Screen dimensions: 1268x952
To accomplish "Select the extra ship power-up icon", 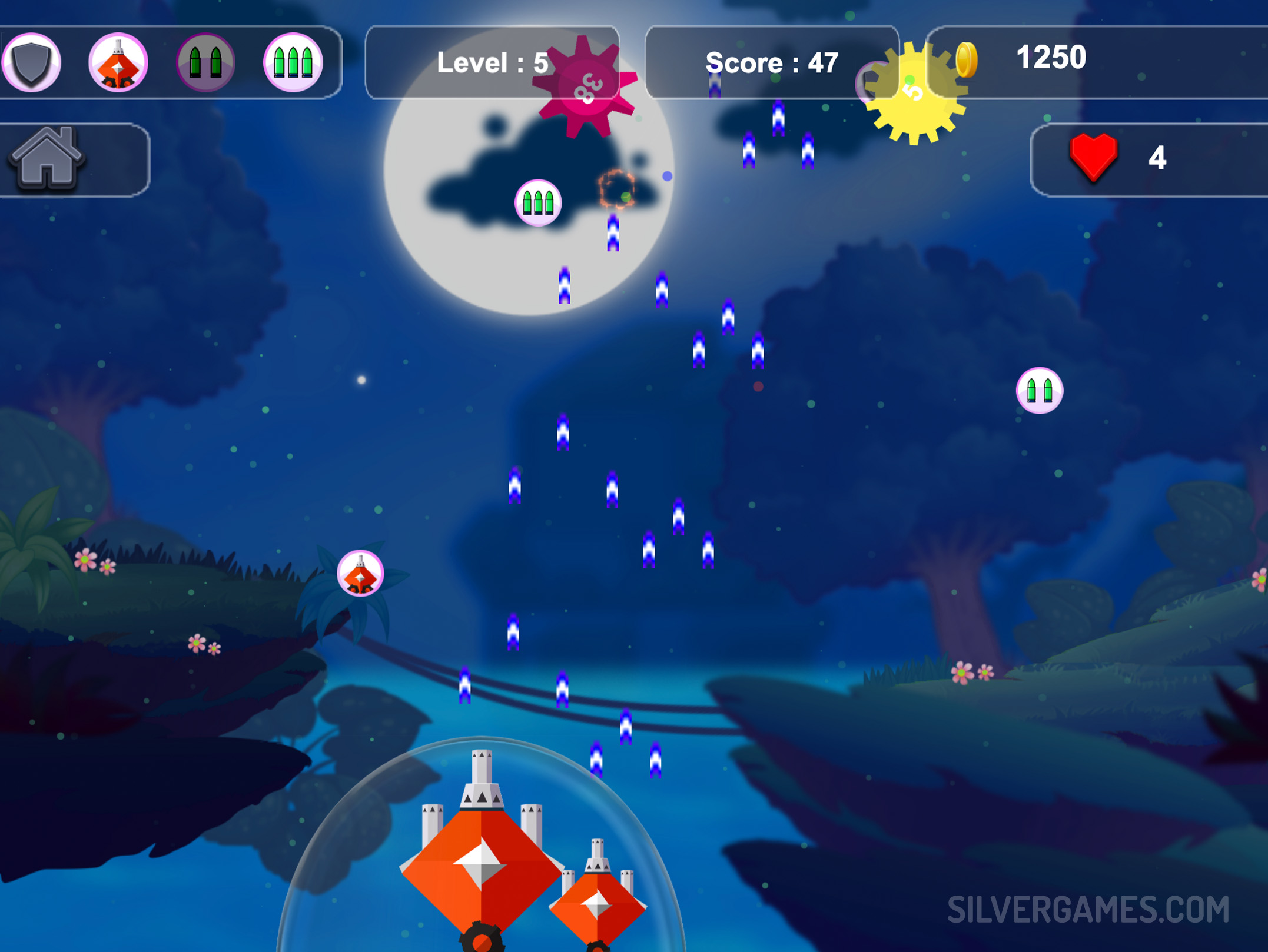I will tap(118, 62).
